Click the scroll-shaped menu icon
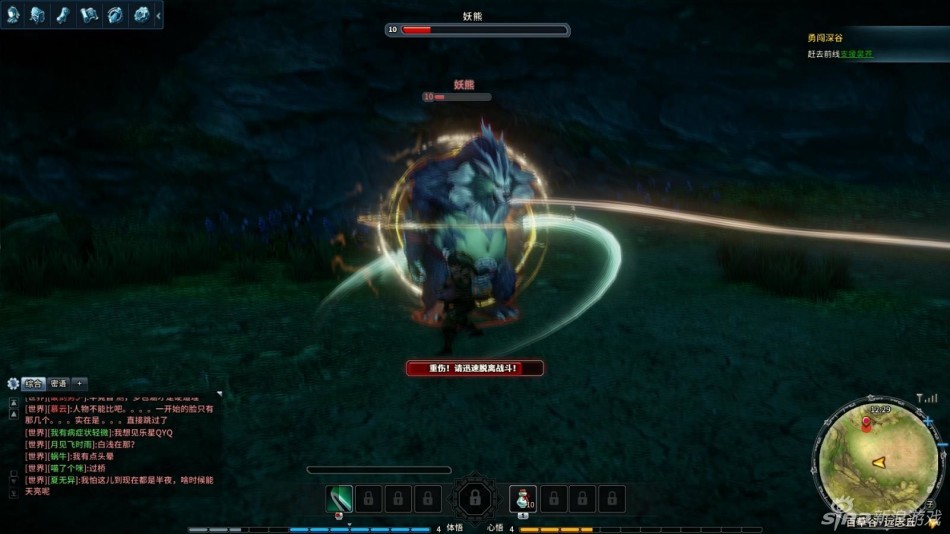Image resolution: width=950 pixels, height=534 pixels. coord(64,14)
